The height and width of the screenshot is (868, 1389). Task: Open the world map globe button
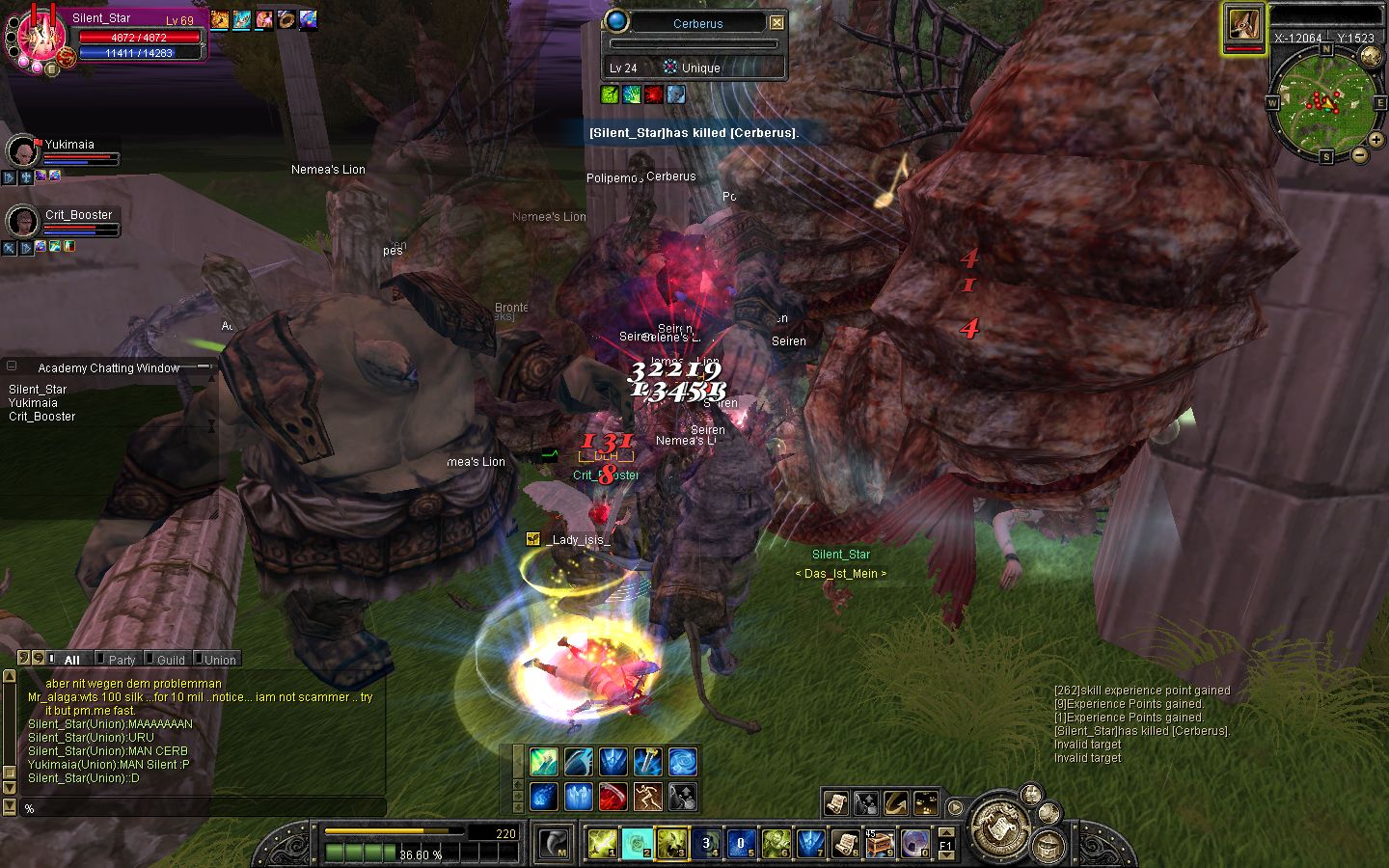(x=1371, y=56)
